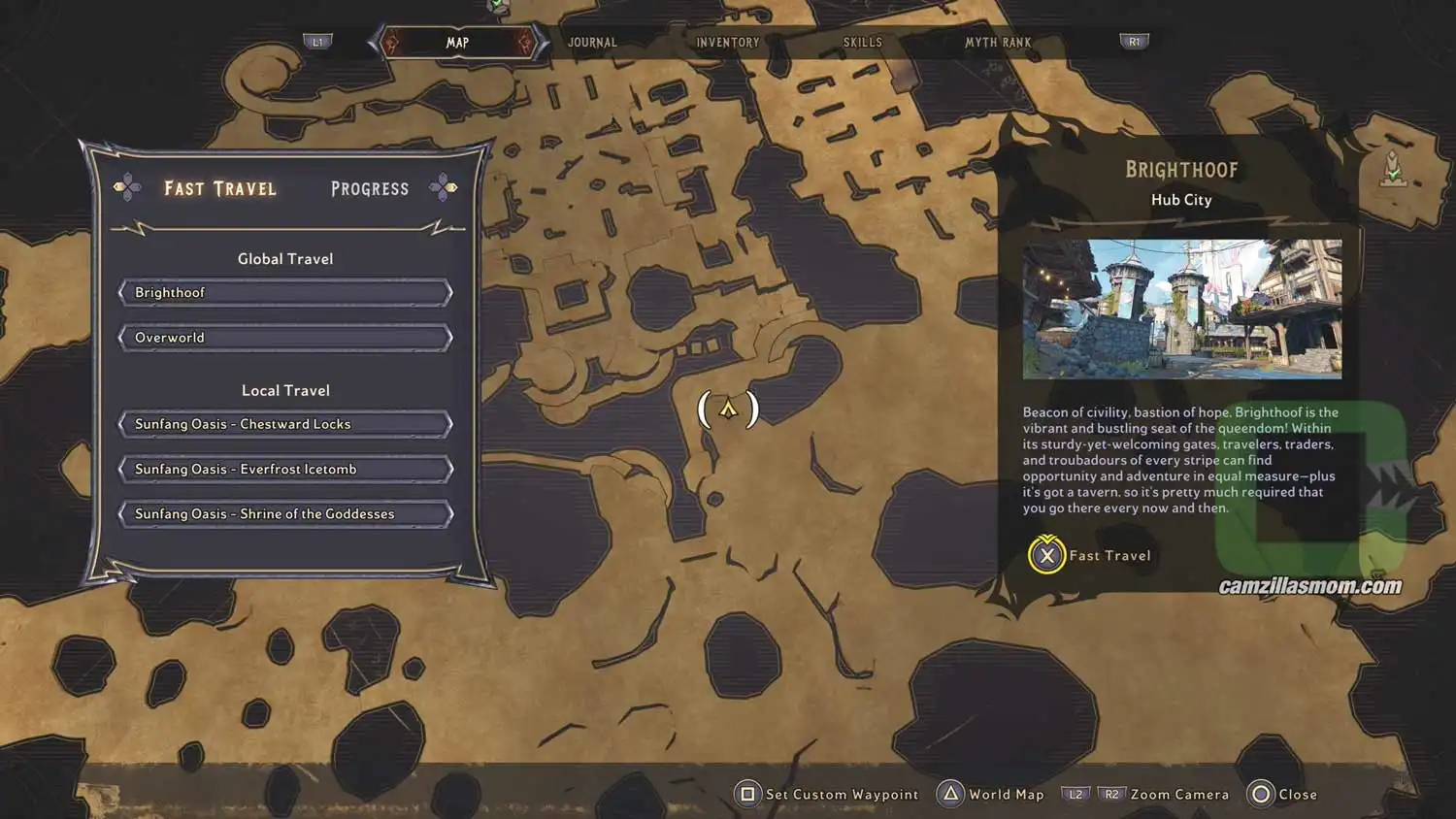
Task: Click the square icon for Set Custom Waypoint
Action: click(x=746, y=794)
